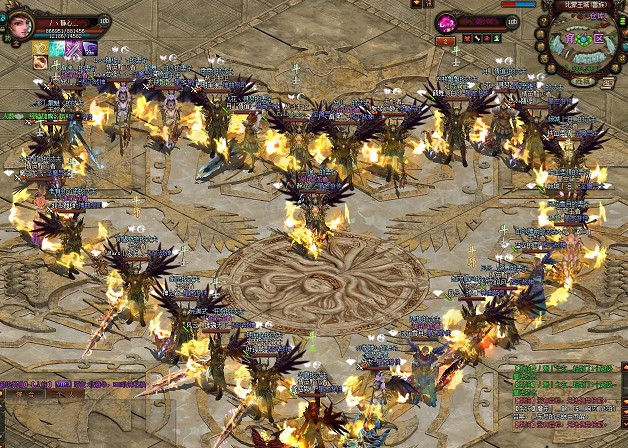Click the red heart pet icon
The image size is (628, 448).
click(469, 39)
